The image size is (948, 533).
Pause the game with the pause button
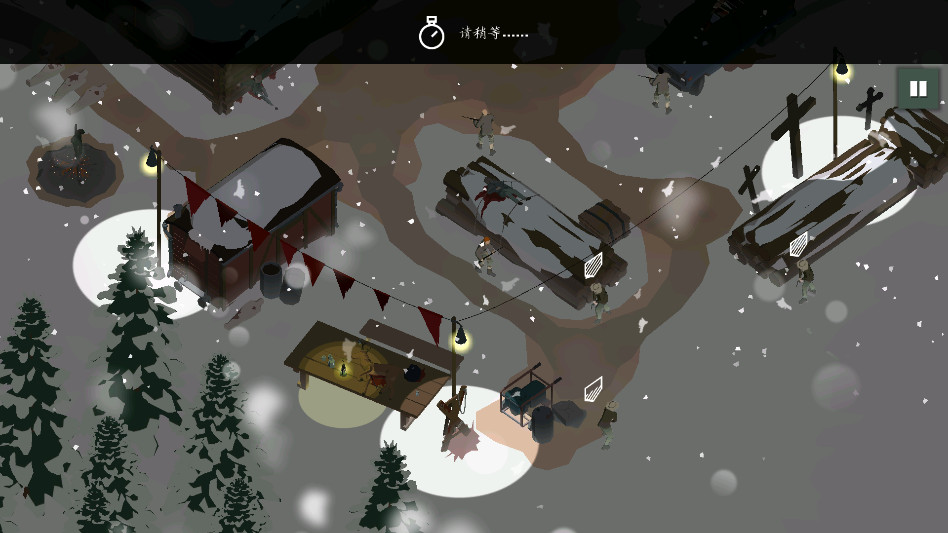(x=917, y=88)
